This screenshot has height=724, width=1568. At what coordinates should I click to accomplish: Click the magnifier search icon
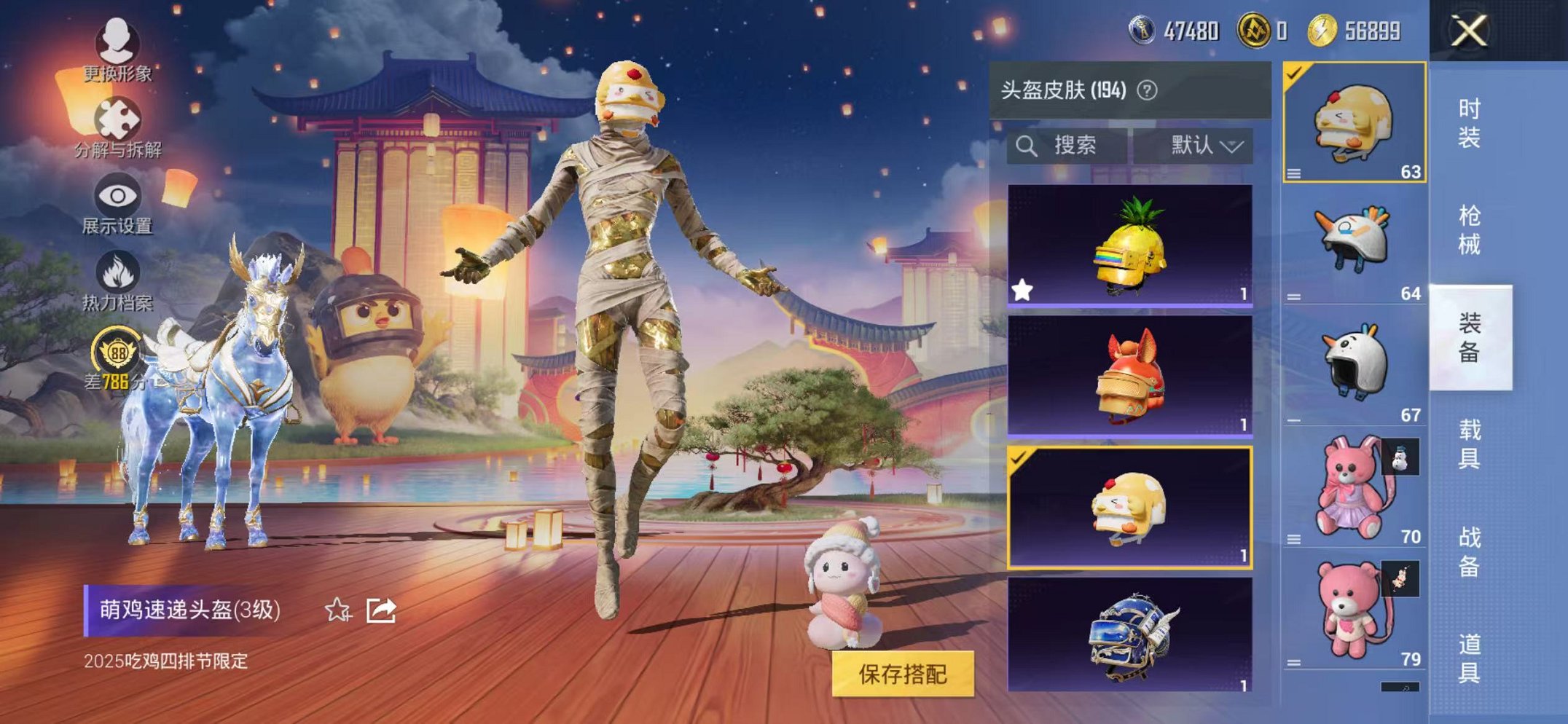click(x=1030, y=145)
